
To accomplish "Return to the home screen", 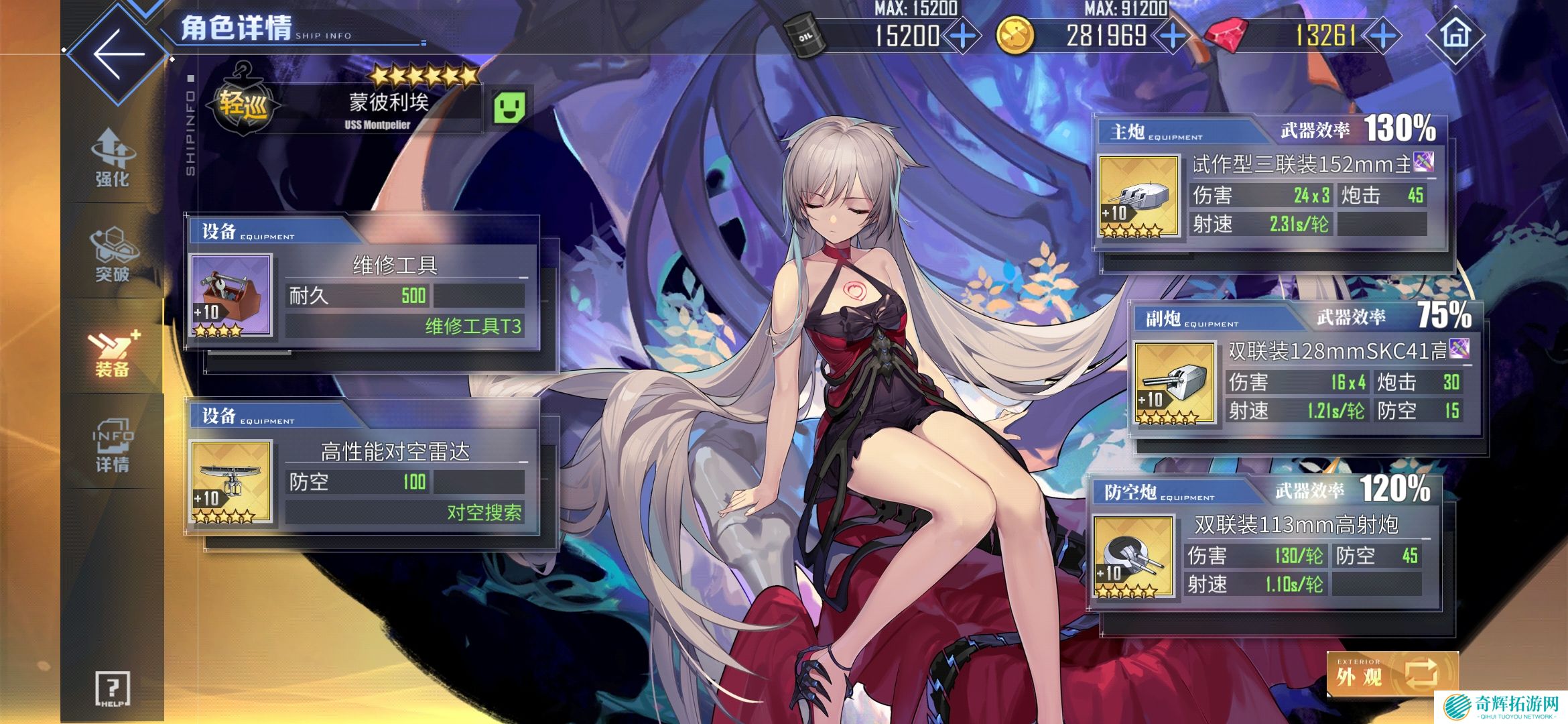I will tap(1455, 34).
